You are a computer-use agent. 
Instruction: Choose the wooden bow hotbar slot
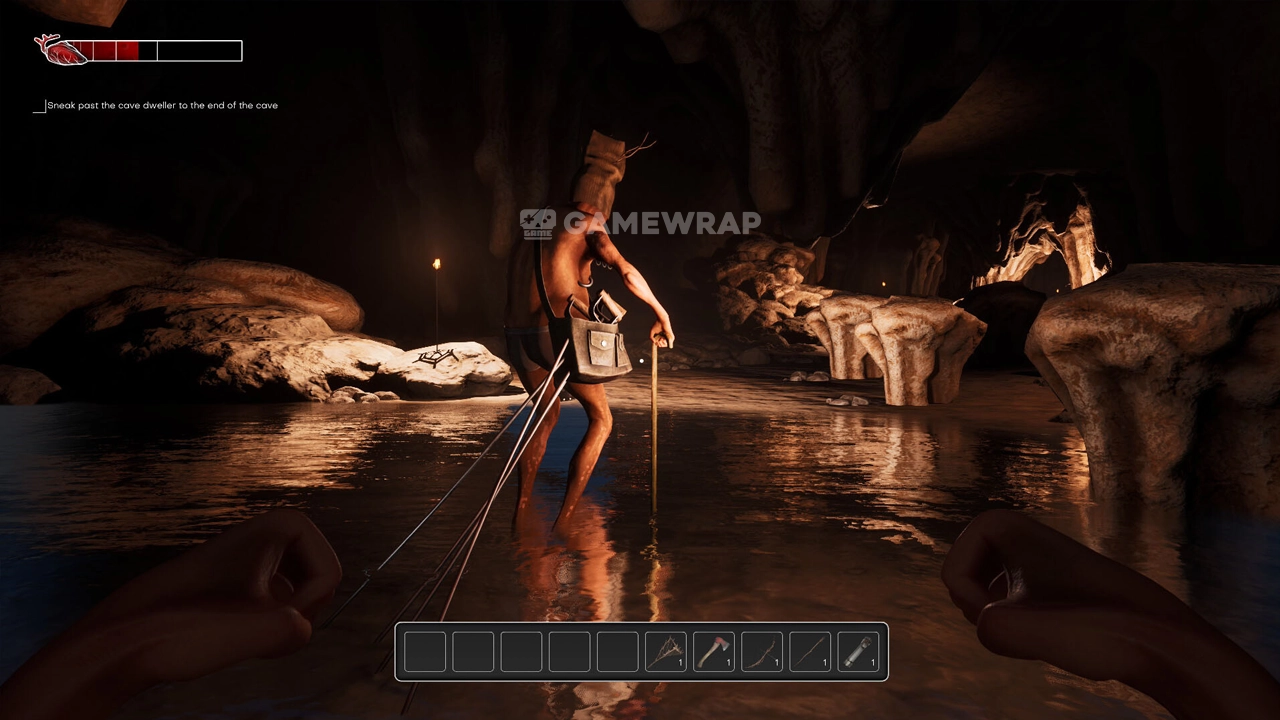click(x=761, y=652)
